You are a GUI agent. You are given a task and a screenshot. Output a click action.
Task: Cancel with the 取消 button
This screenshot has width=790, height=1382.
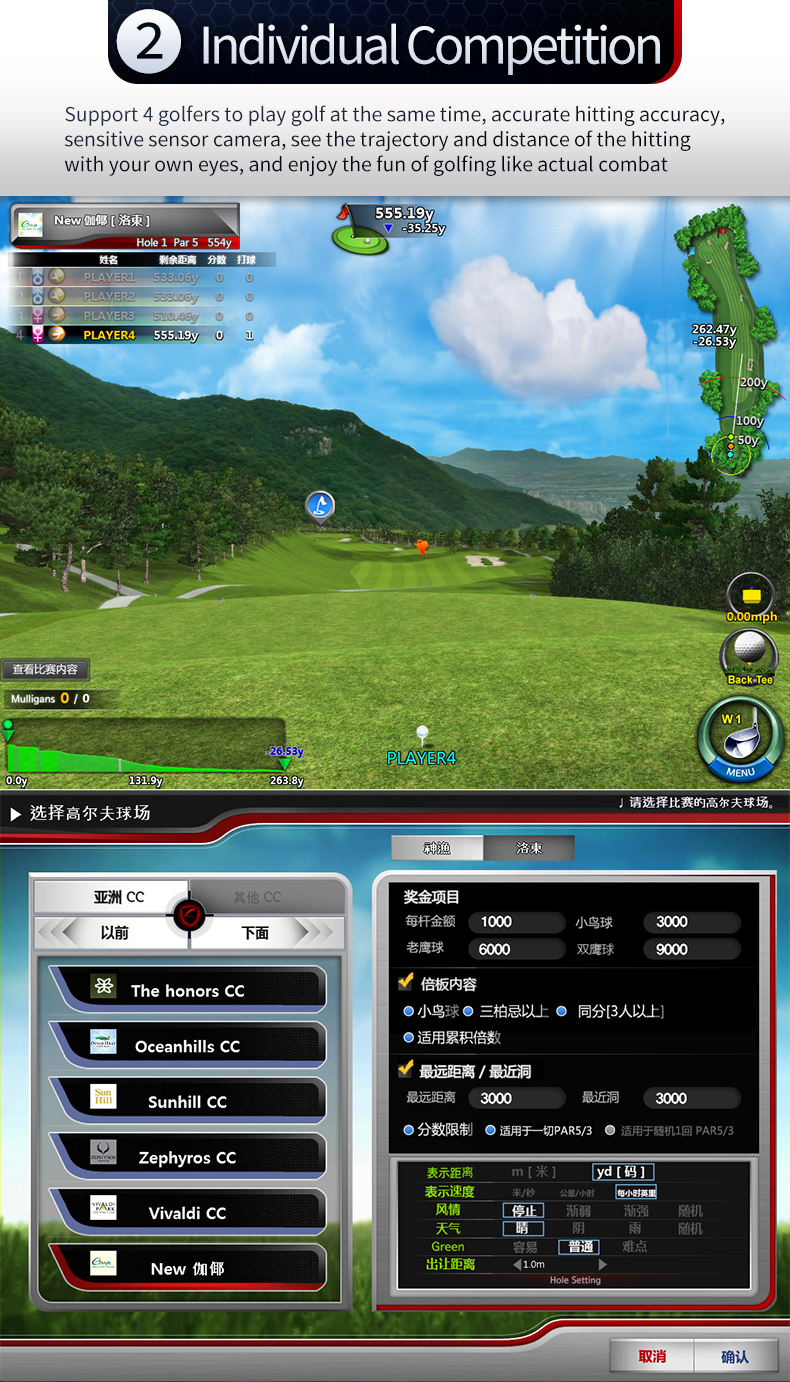(652, 1357)
